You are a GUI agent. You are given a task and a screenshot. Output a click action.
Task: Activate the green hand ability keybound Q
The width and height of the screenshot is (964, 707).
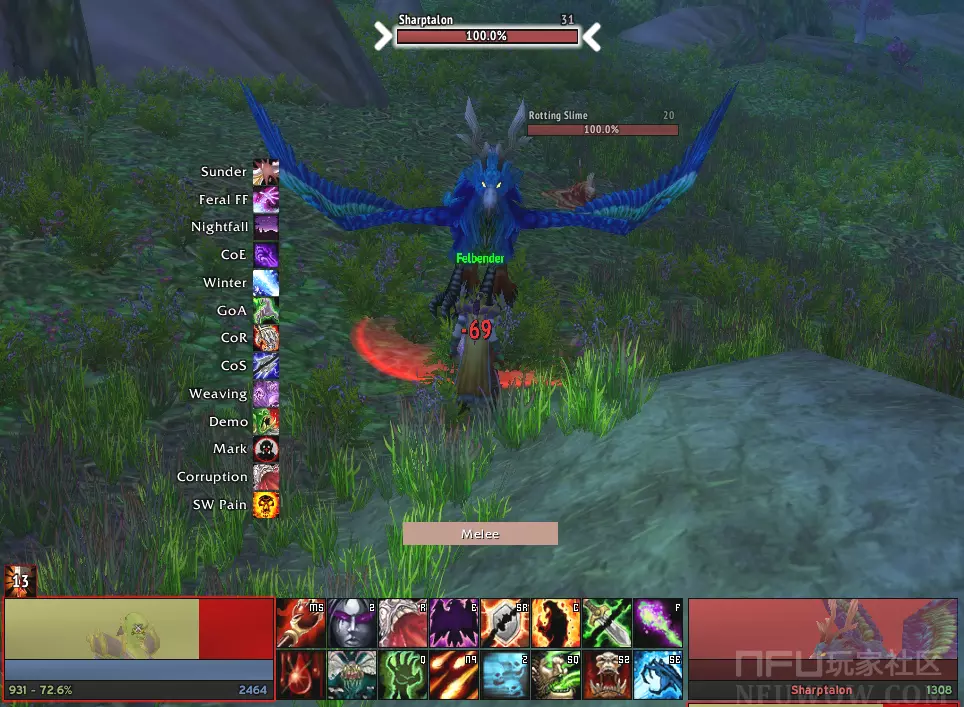click(402, 675)
